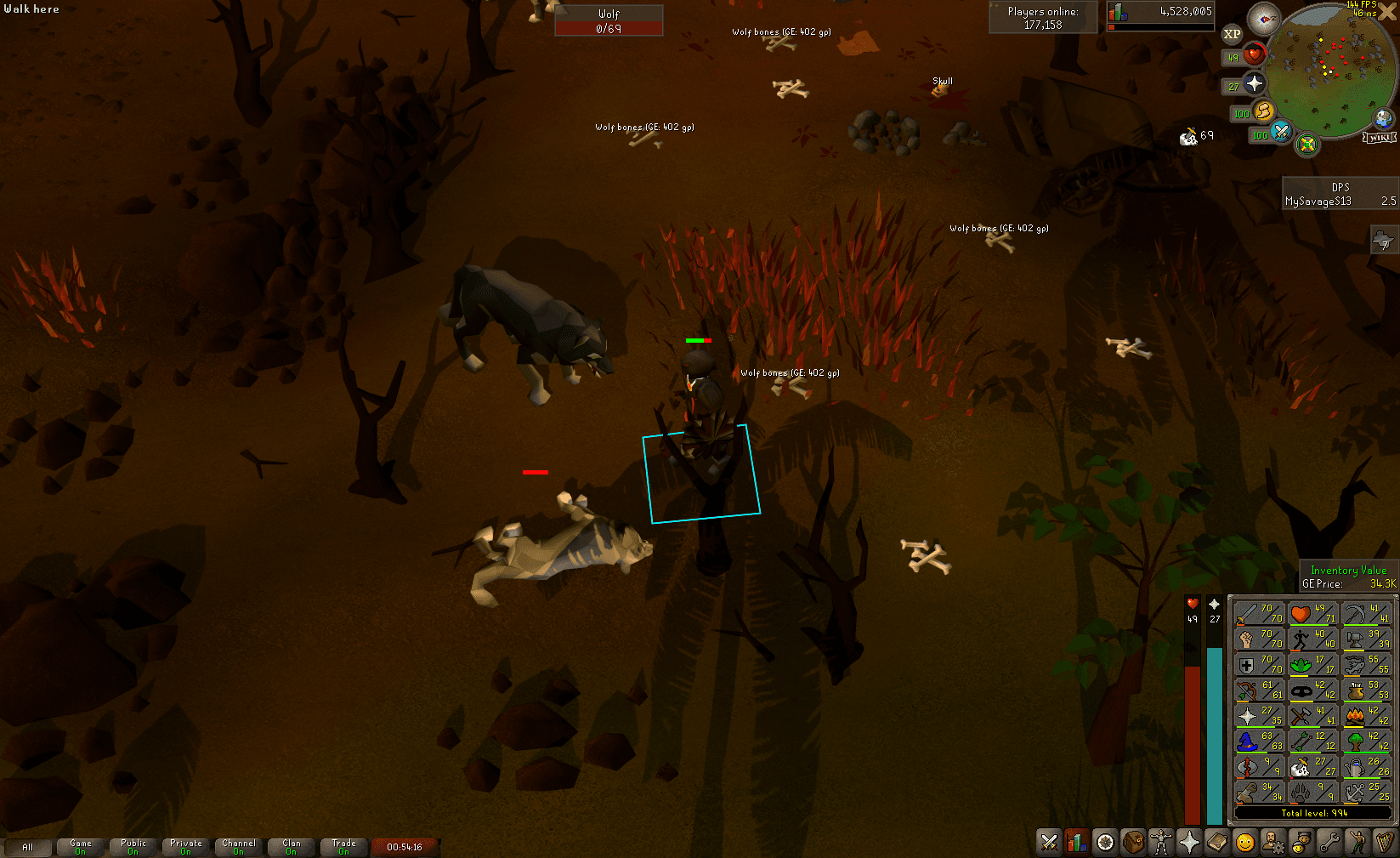Activate quick prayers with the prayer orb
Screen dimensions: 1400x858
[1255, 82]
